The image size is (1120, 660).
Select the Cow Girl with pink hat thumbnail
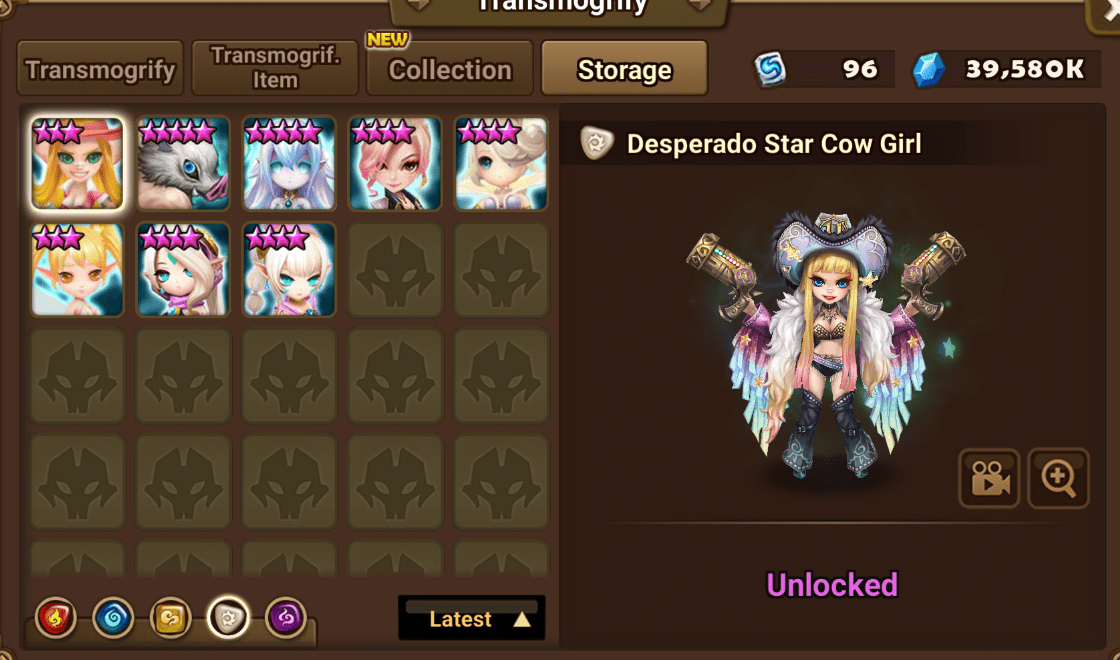click(77, 163)
